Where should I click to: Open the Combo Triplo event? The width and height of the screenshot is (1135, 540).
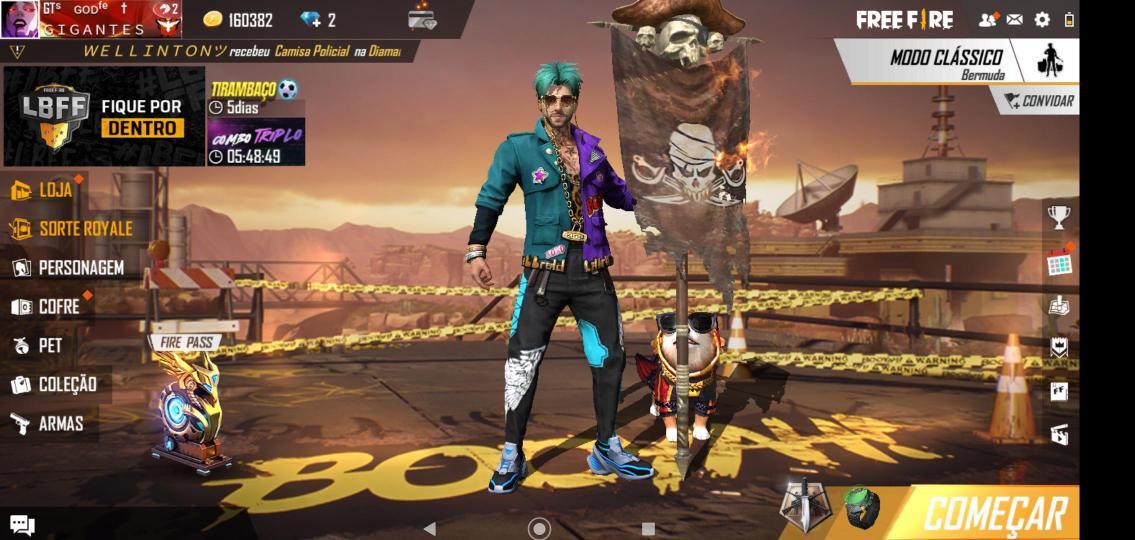pyautogui.click(x=256, y=143)
